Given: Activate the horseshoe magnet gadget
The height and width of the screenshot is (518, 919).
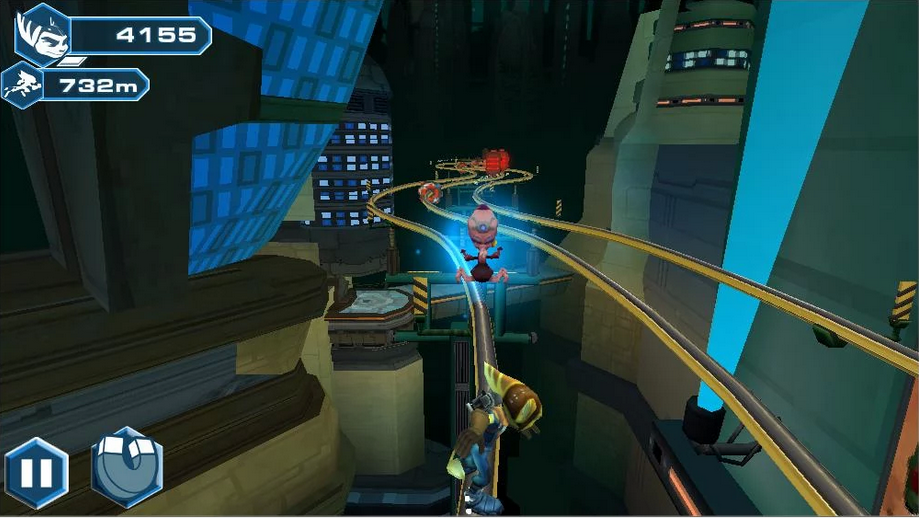Looking at the screenshot, I should tap(126, 468).
